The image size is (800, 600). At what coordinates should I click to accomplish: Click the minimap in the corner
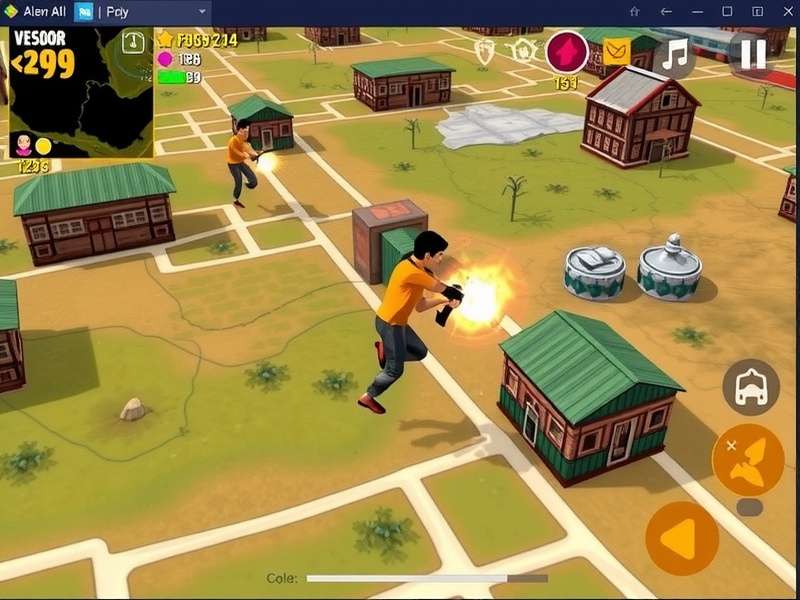point(80,92)
